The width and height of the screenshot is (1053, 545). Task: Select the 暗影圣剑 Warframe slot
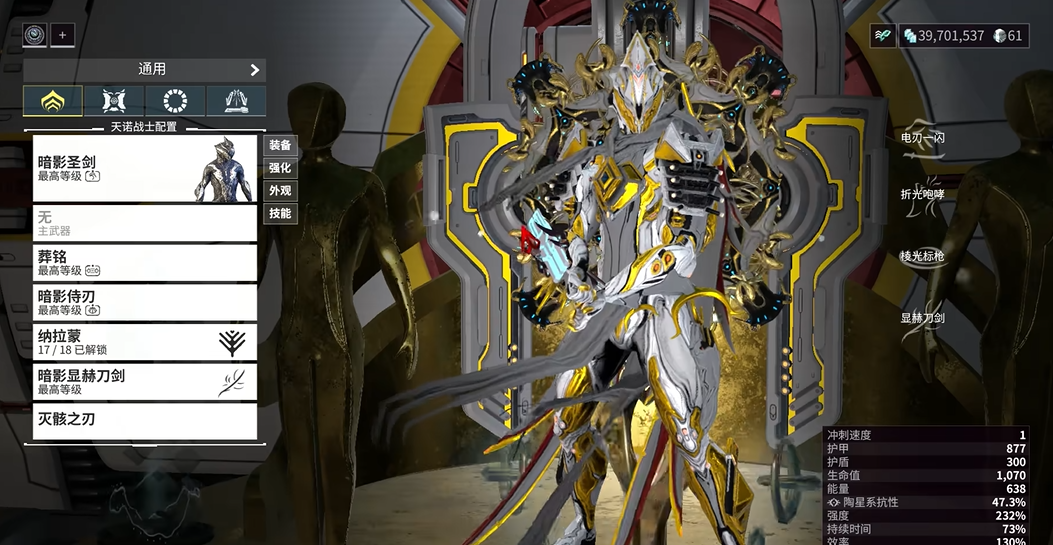pyautogui.click(x=145, y=168)
